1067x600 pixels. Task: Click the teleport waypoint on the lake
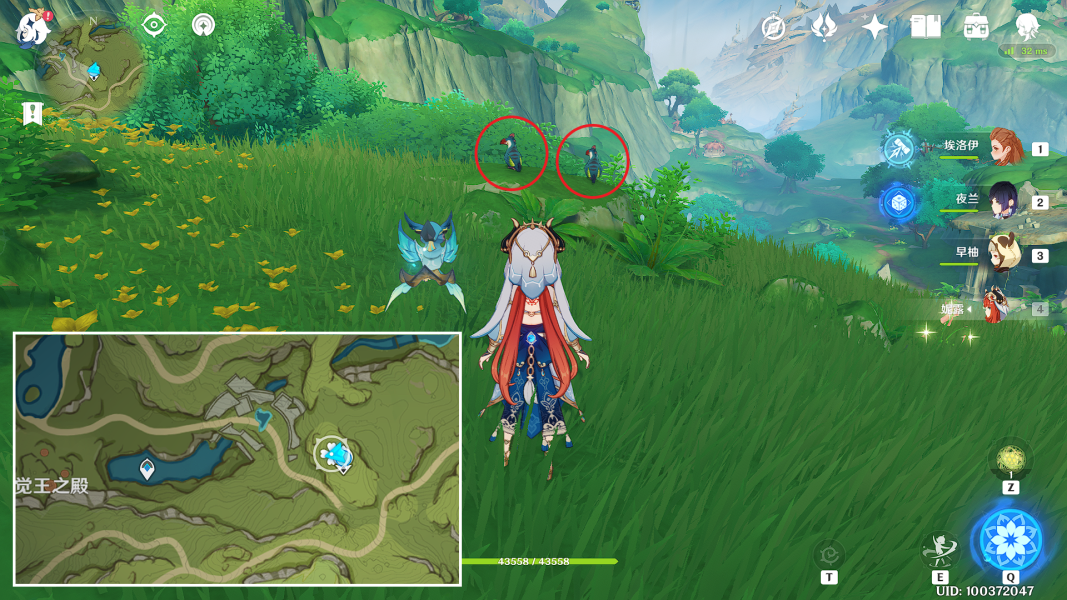click(148, 467)
